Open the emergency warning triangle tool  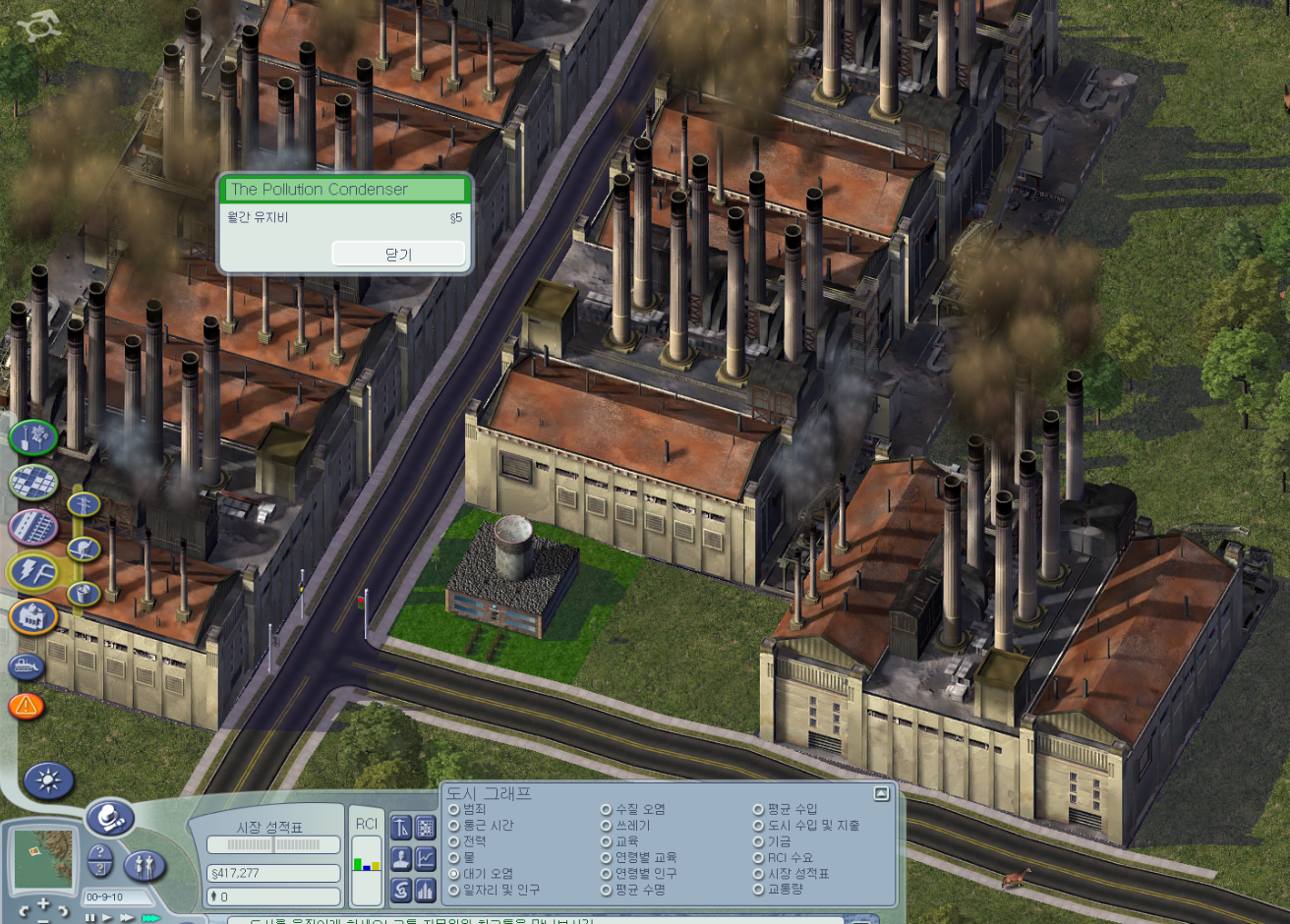point(27,705)
